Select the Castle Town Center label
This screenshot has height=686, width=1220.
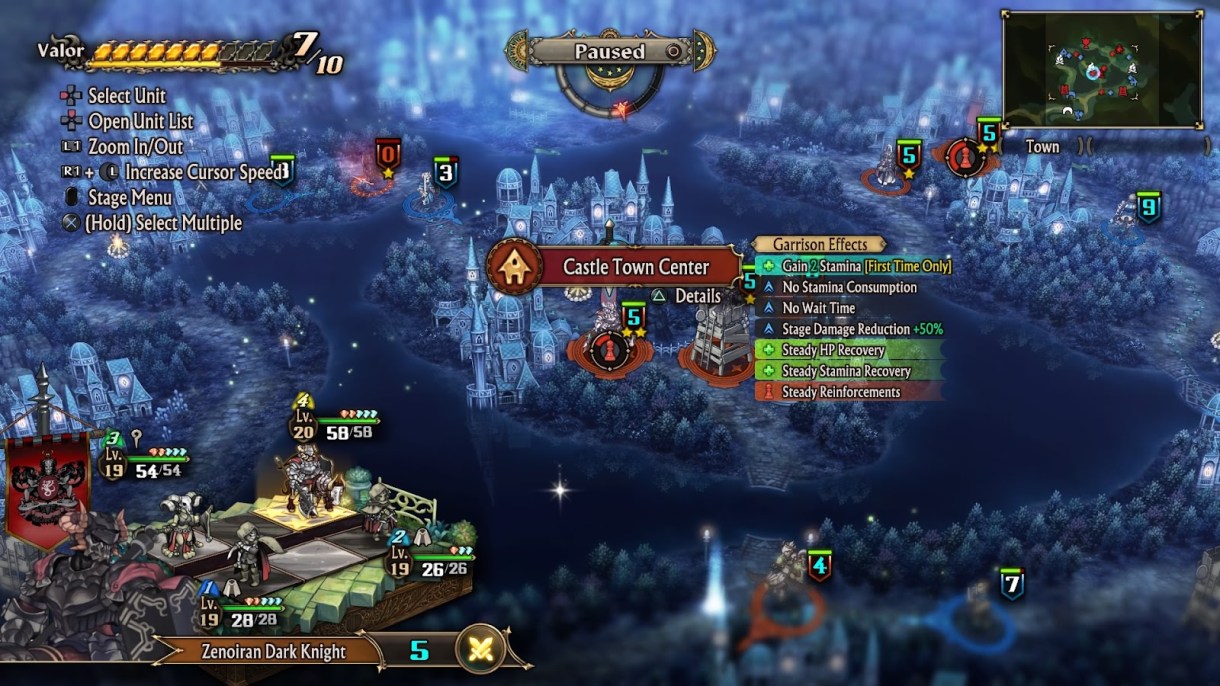pyautogui.click(x=635, y=267)
